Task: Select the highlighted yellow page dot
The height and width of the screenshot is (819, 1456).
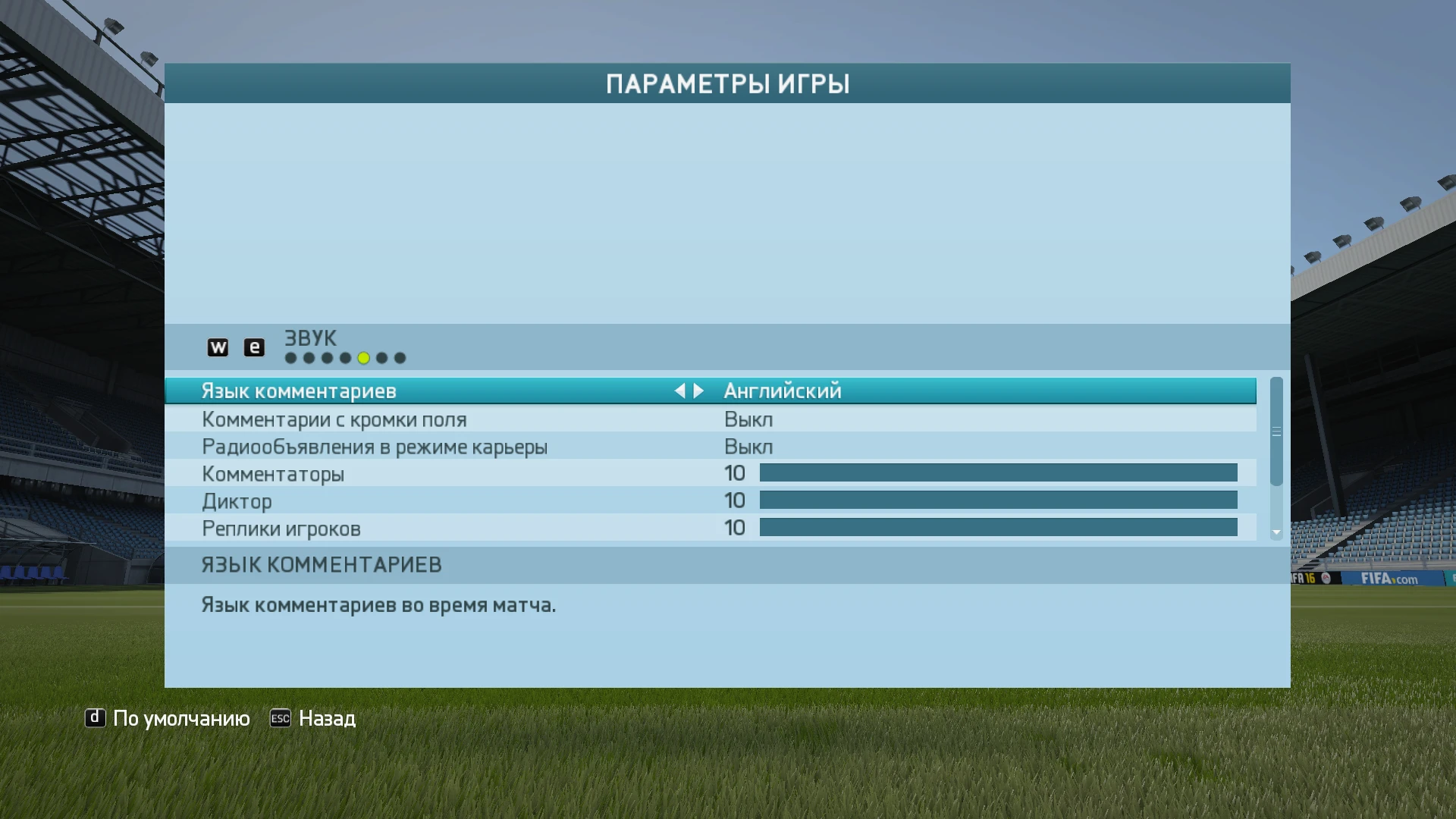Action: tap(362, 357)
